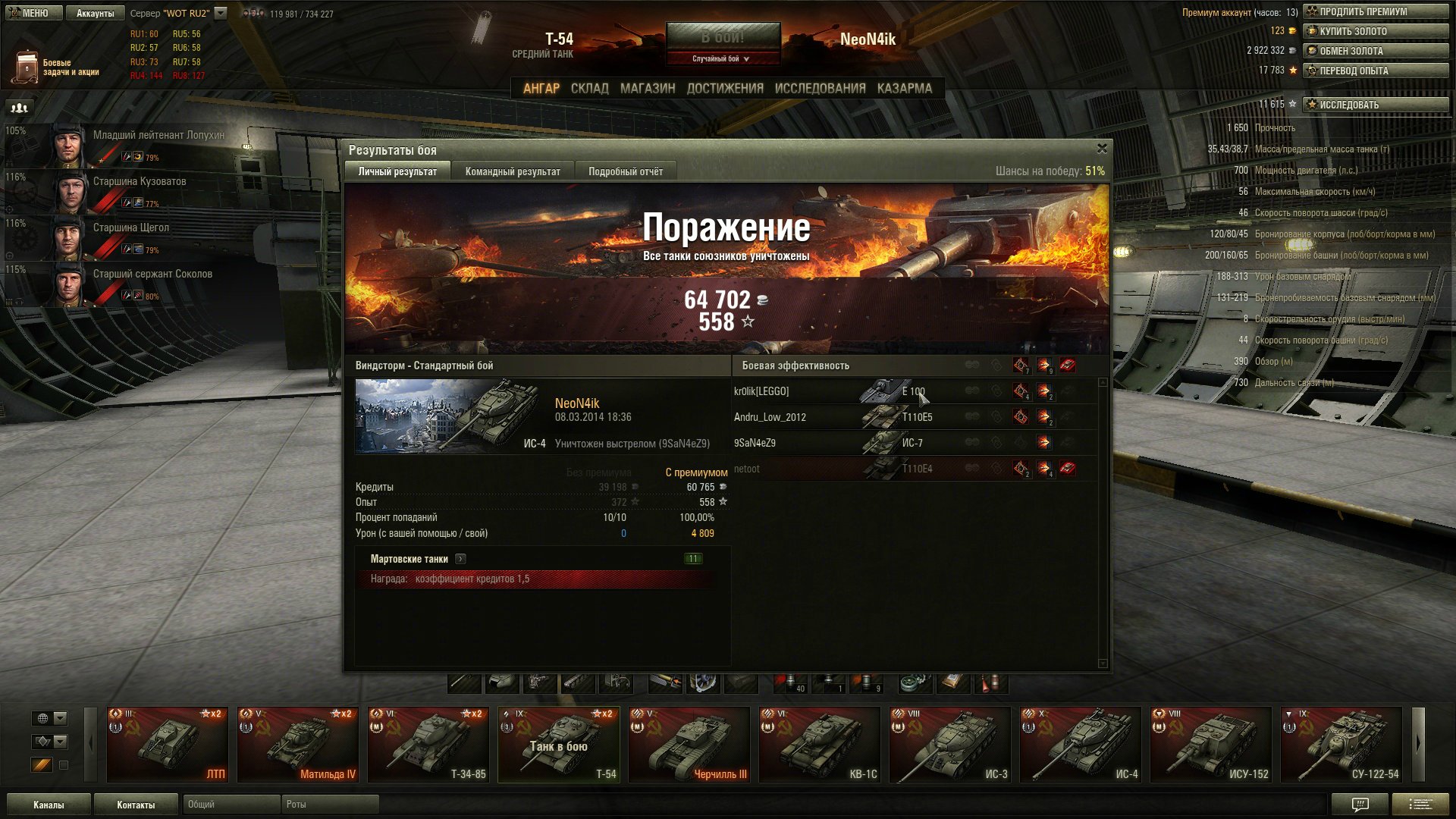1456x819 pixels.
Task: Switch to the Командный результат tab
Action: pos(513,171)
